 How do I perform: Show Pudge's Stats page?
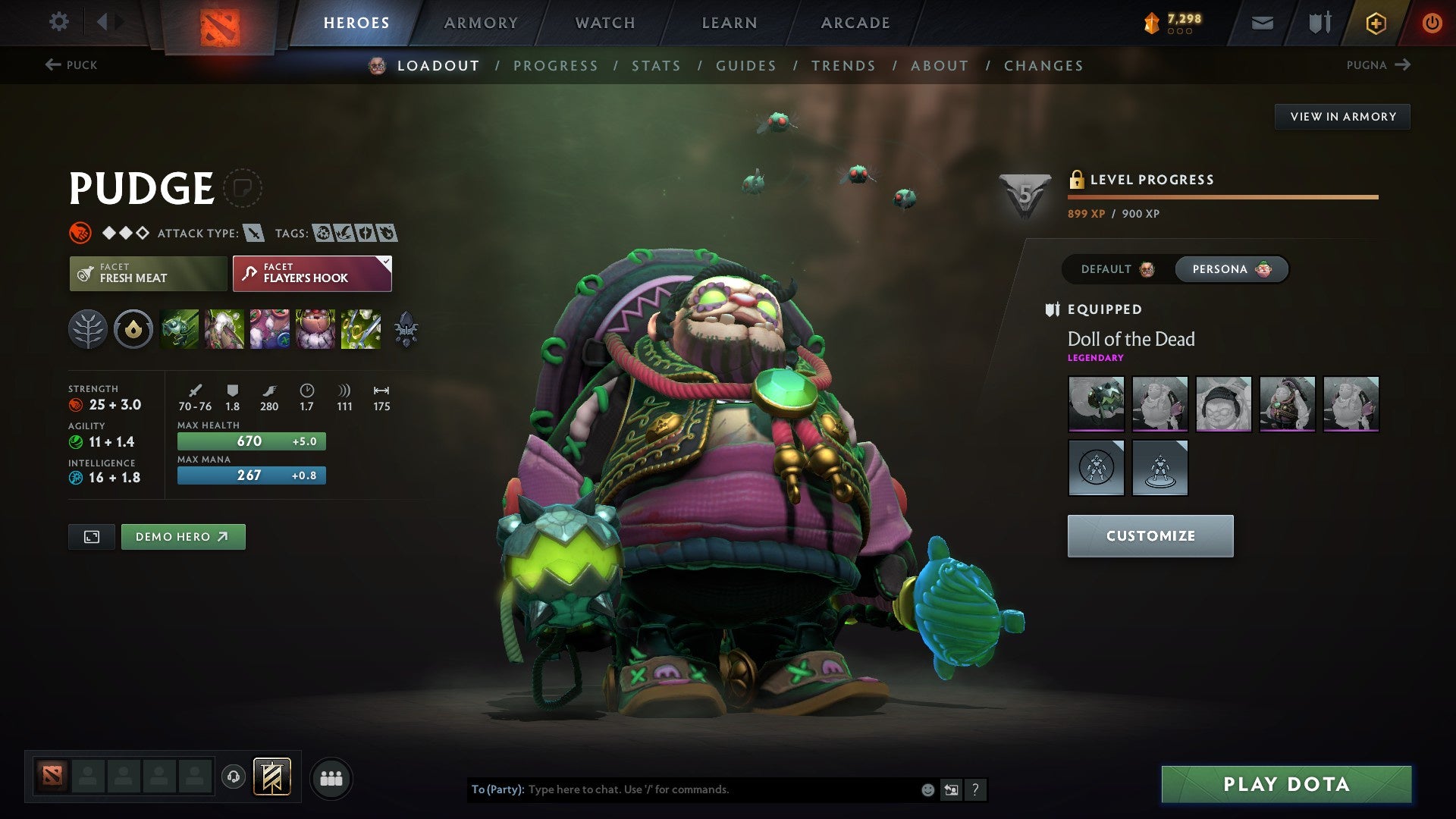tap(656, 66)
